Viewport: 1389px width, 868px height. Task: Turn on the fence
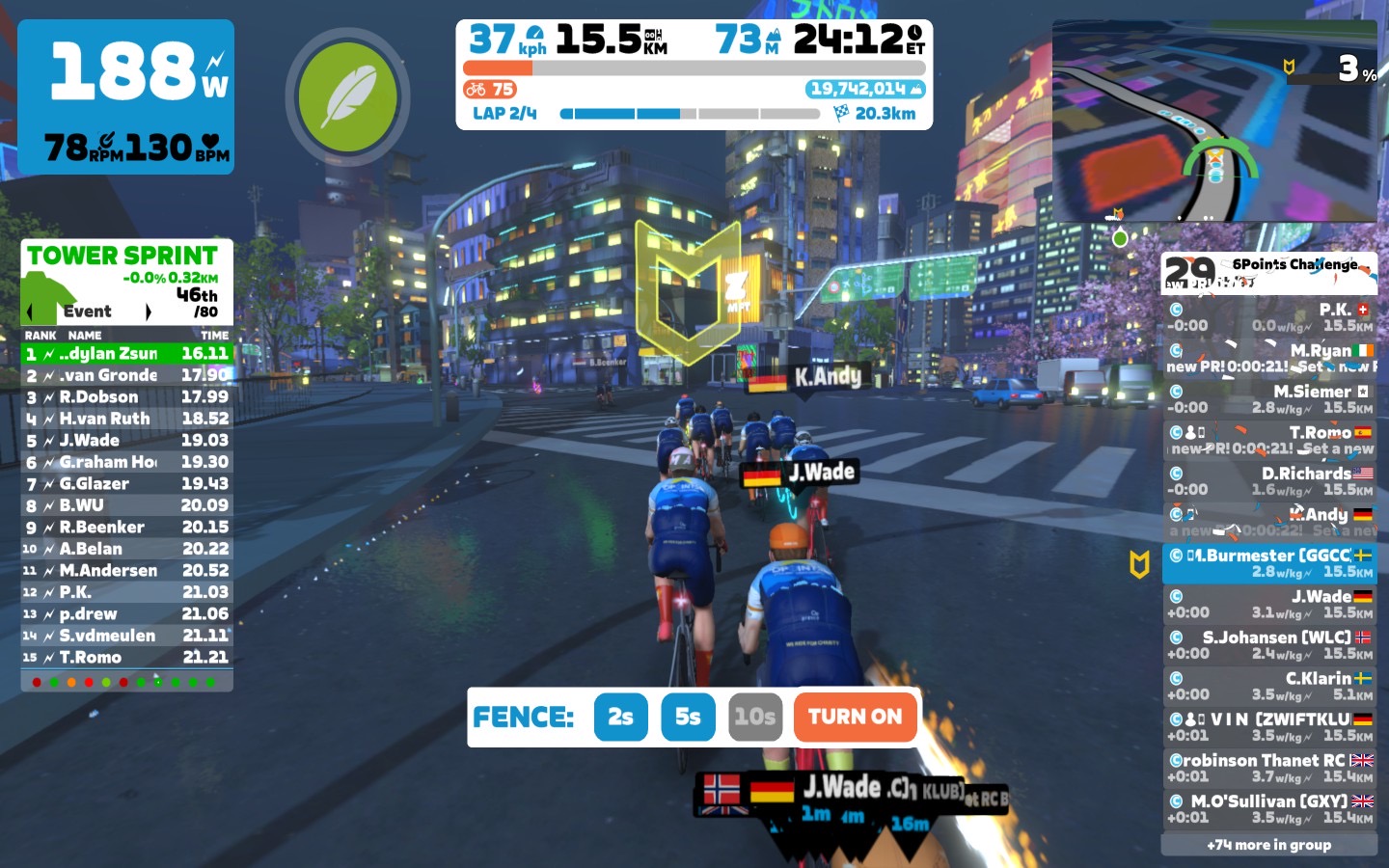click(x=855, y=718)
